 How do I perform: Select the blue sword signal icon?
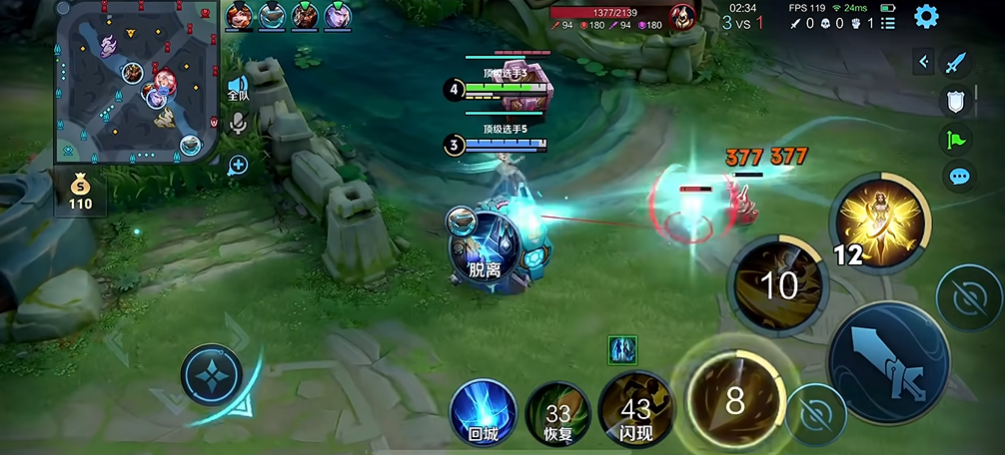click(x=957, y=63)
